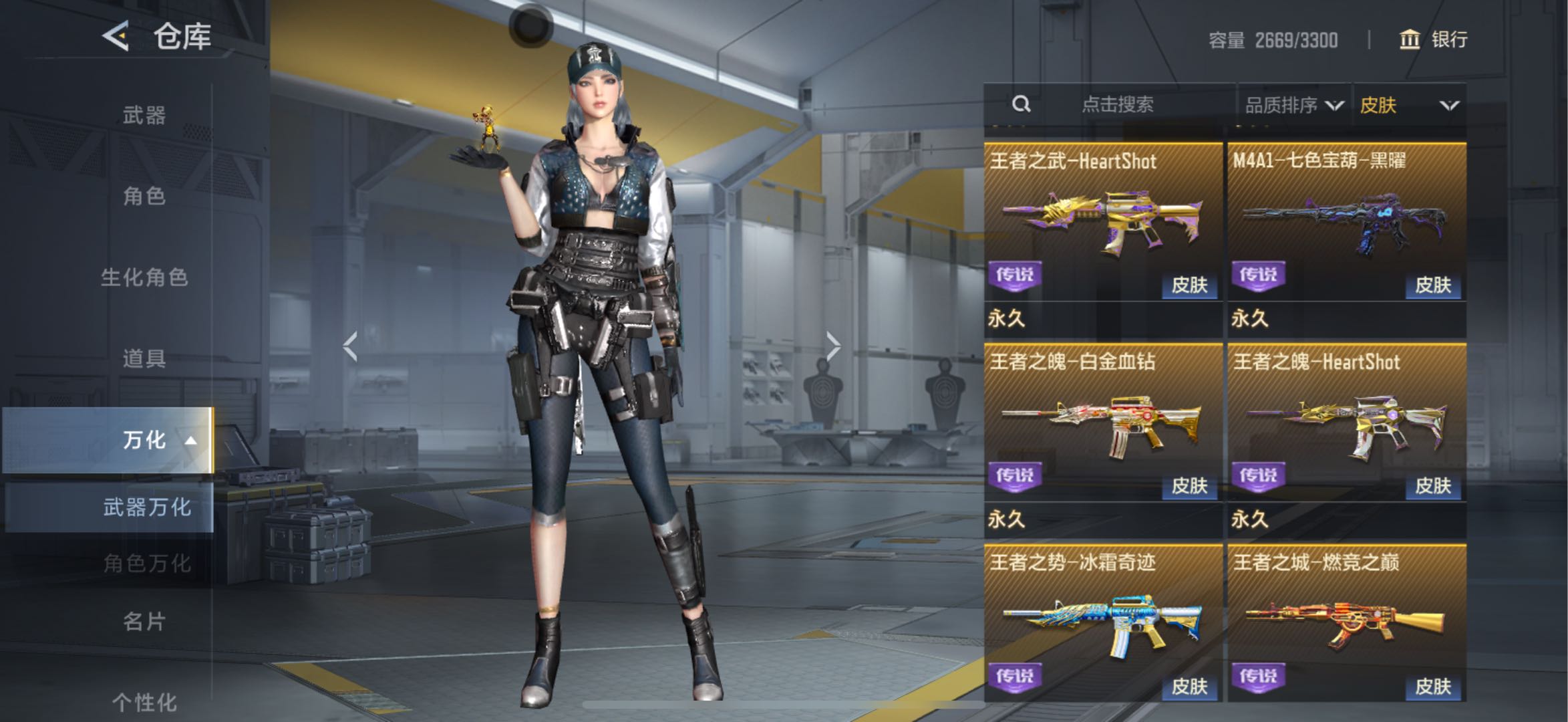Choose the 王者之魄-HeartShot skin
This screenshot has height=722, width=1568.
pyautogui.click(x=1346, y=423)
